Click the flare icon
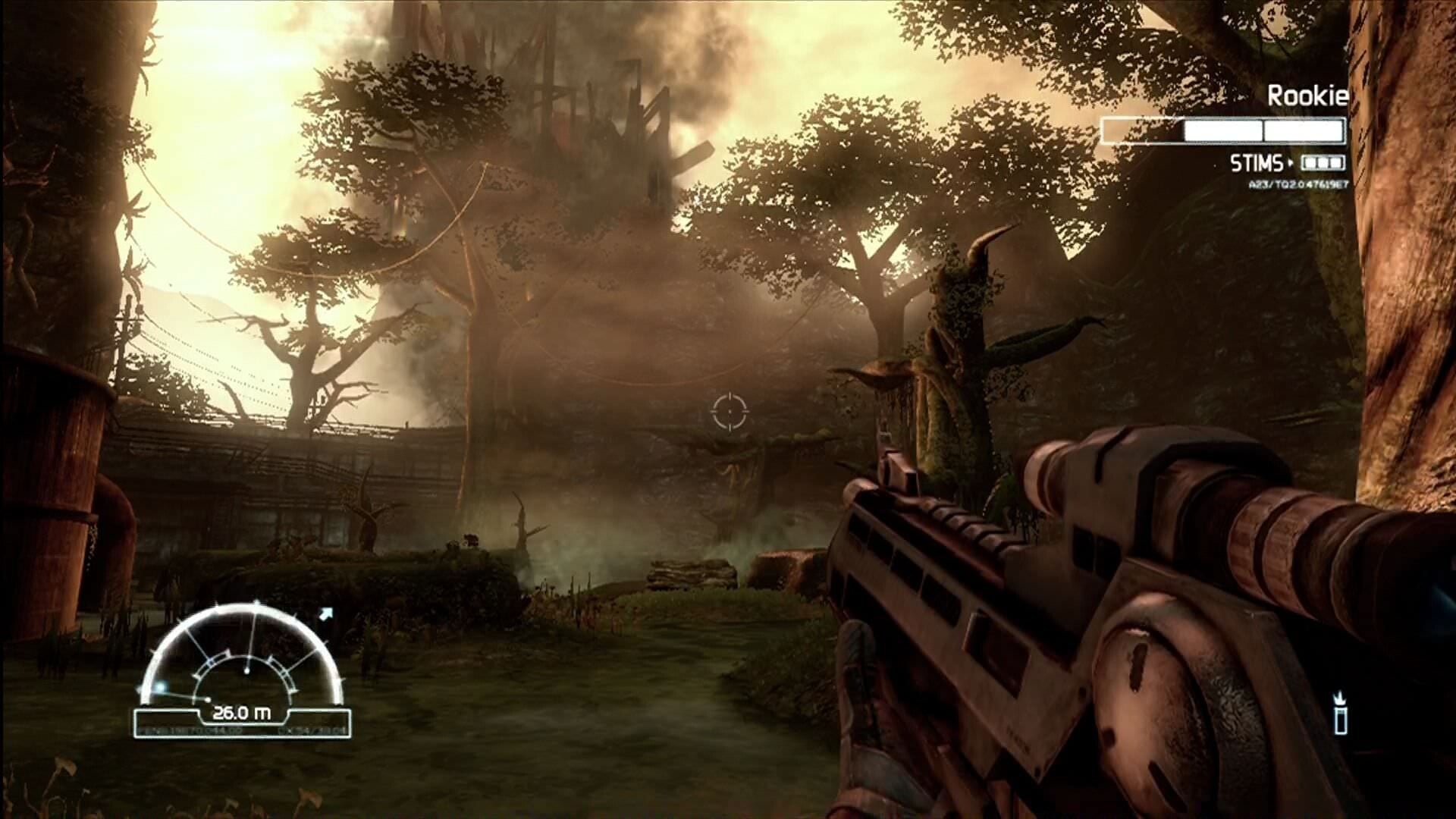This screenshot has height=819, width=1456. (1341, 713)
